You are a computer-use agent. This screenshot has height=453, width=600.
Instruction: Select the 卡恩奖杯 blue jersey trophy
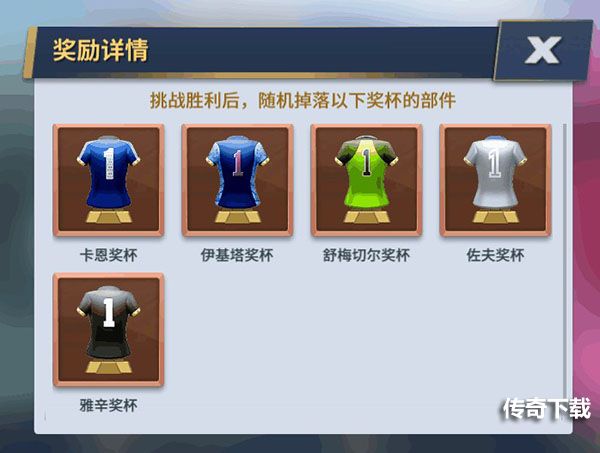pyautogui.click(x=108, y=180)
